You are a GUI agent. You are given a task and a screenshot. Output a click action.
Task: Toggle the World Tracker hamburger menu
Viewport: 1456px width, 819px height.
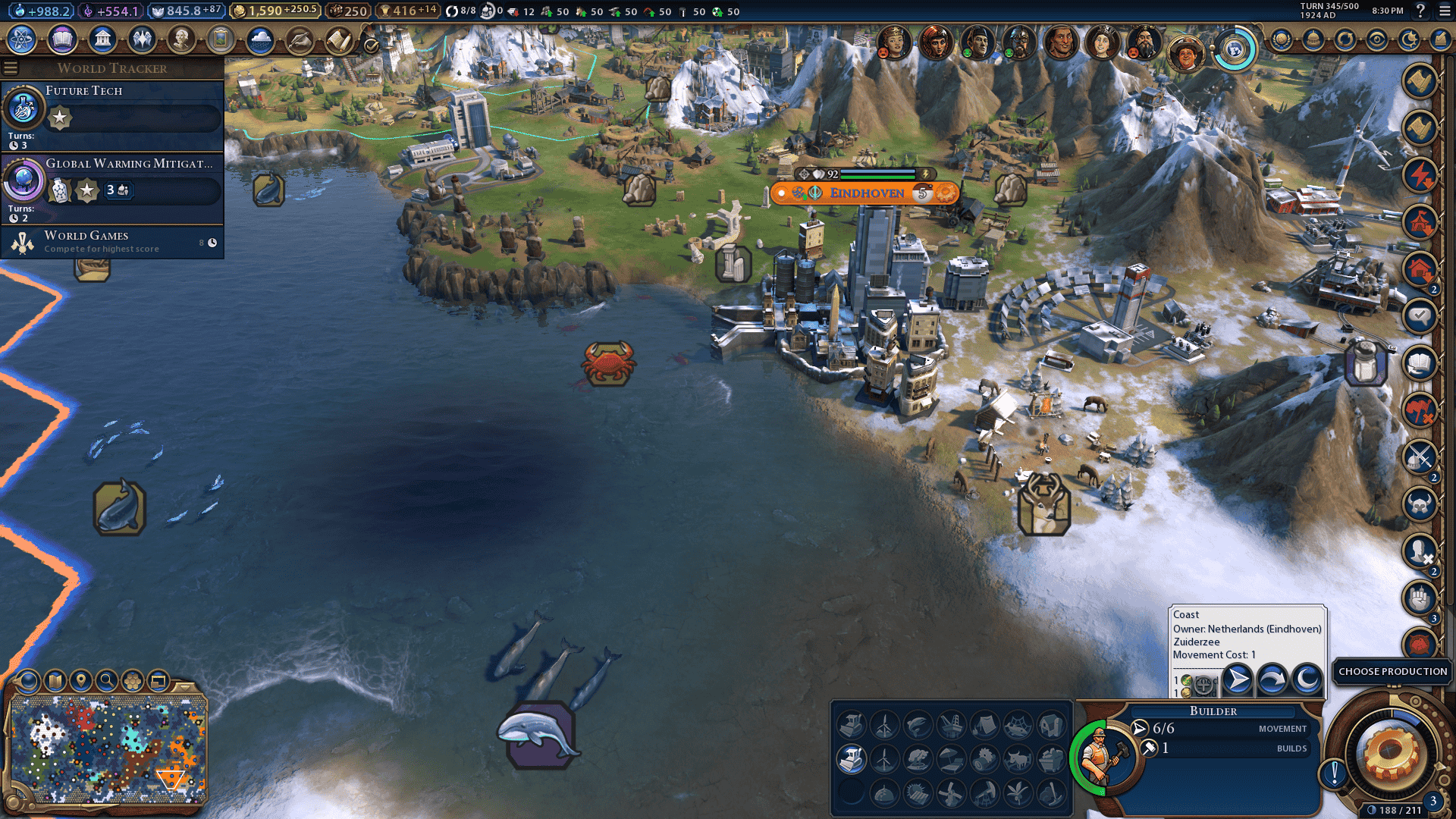point(11,68)
